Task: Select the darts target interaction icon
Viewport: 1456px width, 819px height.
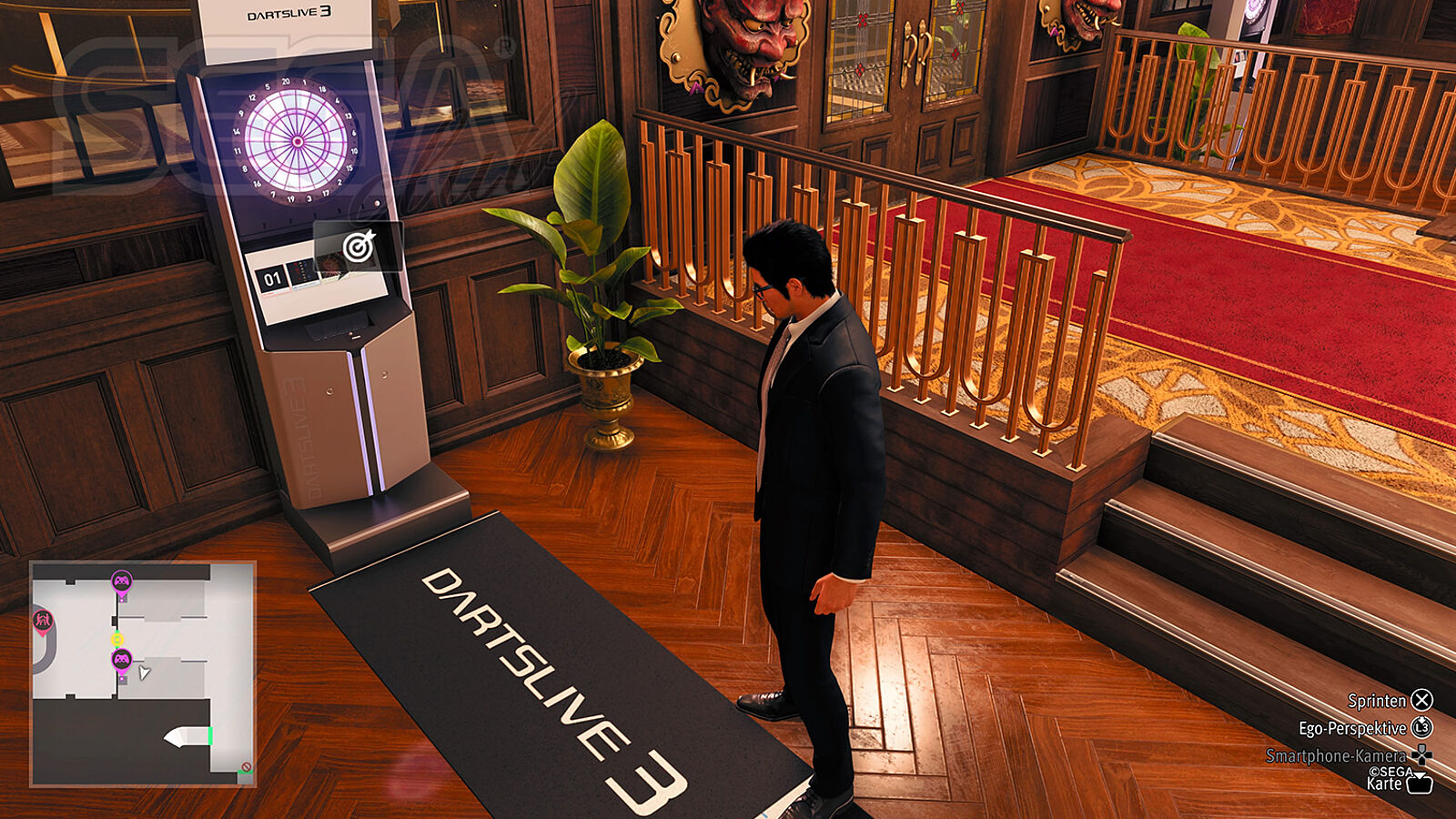Action: pyautogui.click(x=359, y=246)
